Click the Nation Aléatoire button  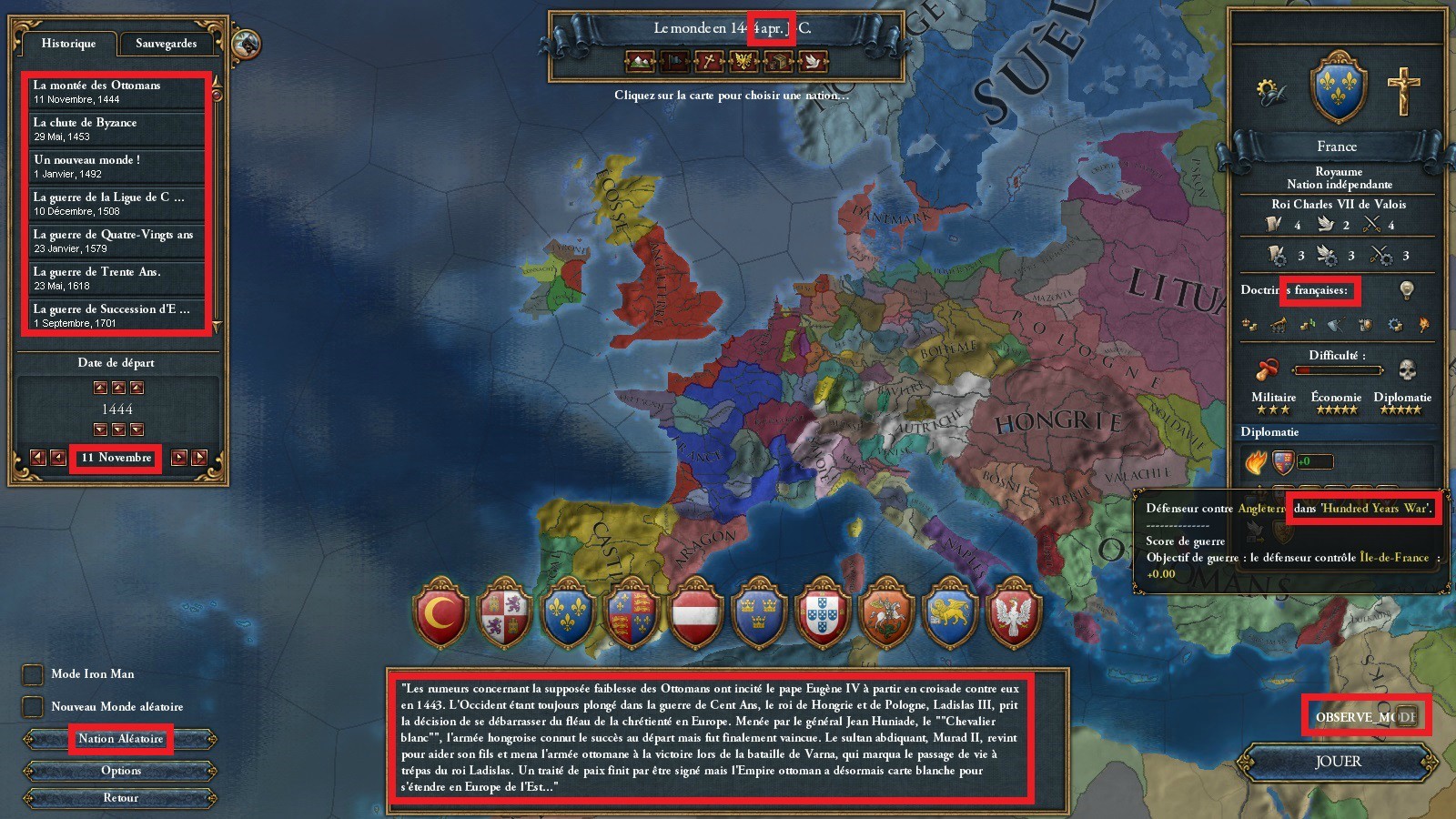point(119,739)
